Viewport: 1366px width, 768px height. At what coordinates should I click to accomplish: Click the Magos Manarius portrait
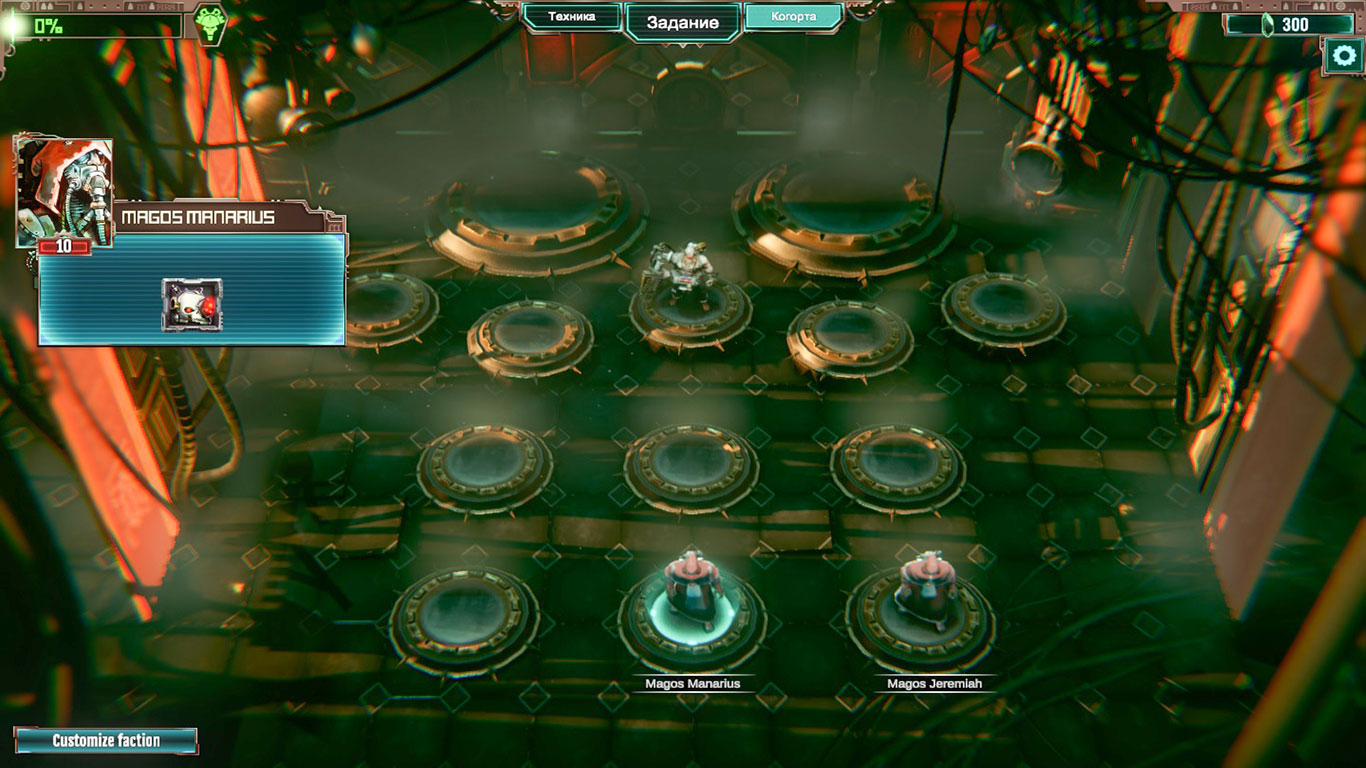[x=64, y=190]
